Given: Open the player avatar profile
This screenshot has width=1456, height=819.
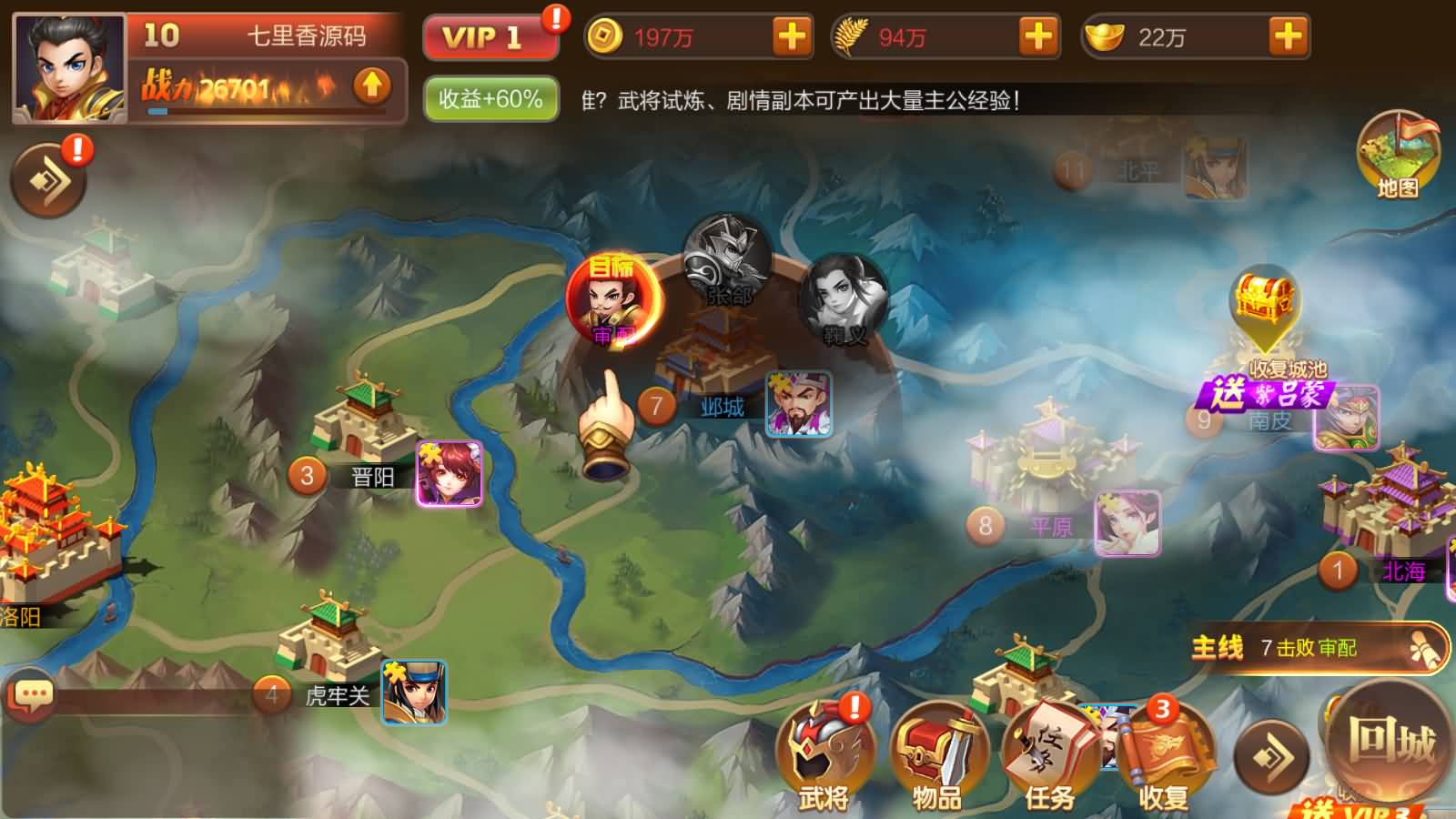Looking at the screenshot, I should click(69, 69).
